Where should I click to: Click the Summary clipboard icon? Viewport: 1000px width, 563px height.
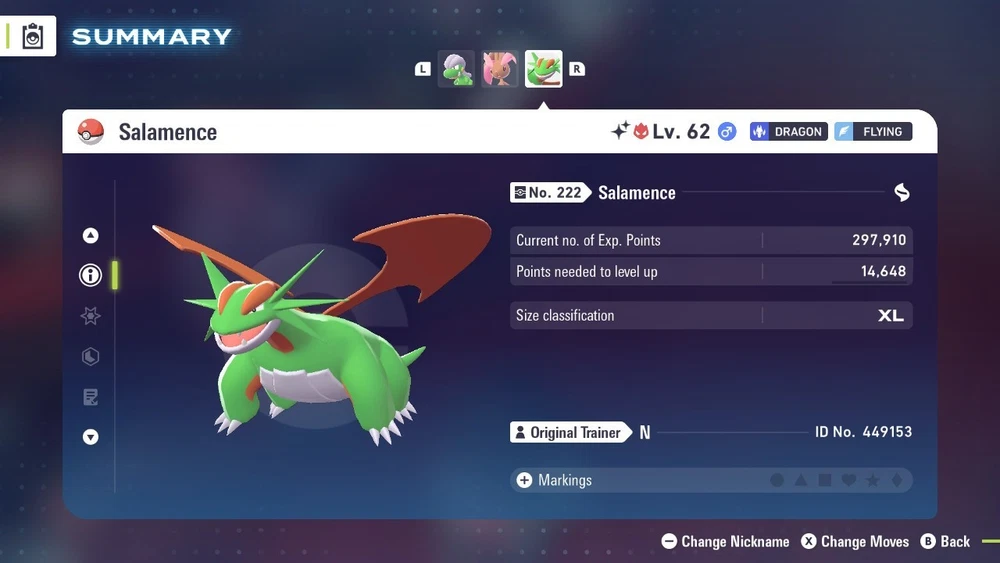[x=33, y=37]
